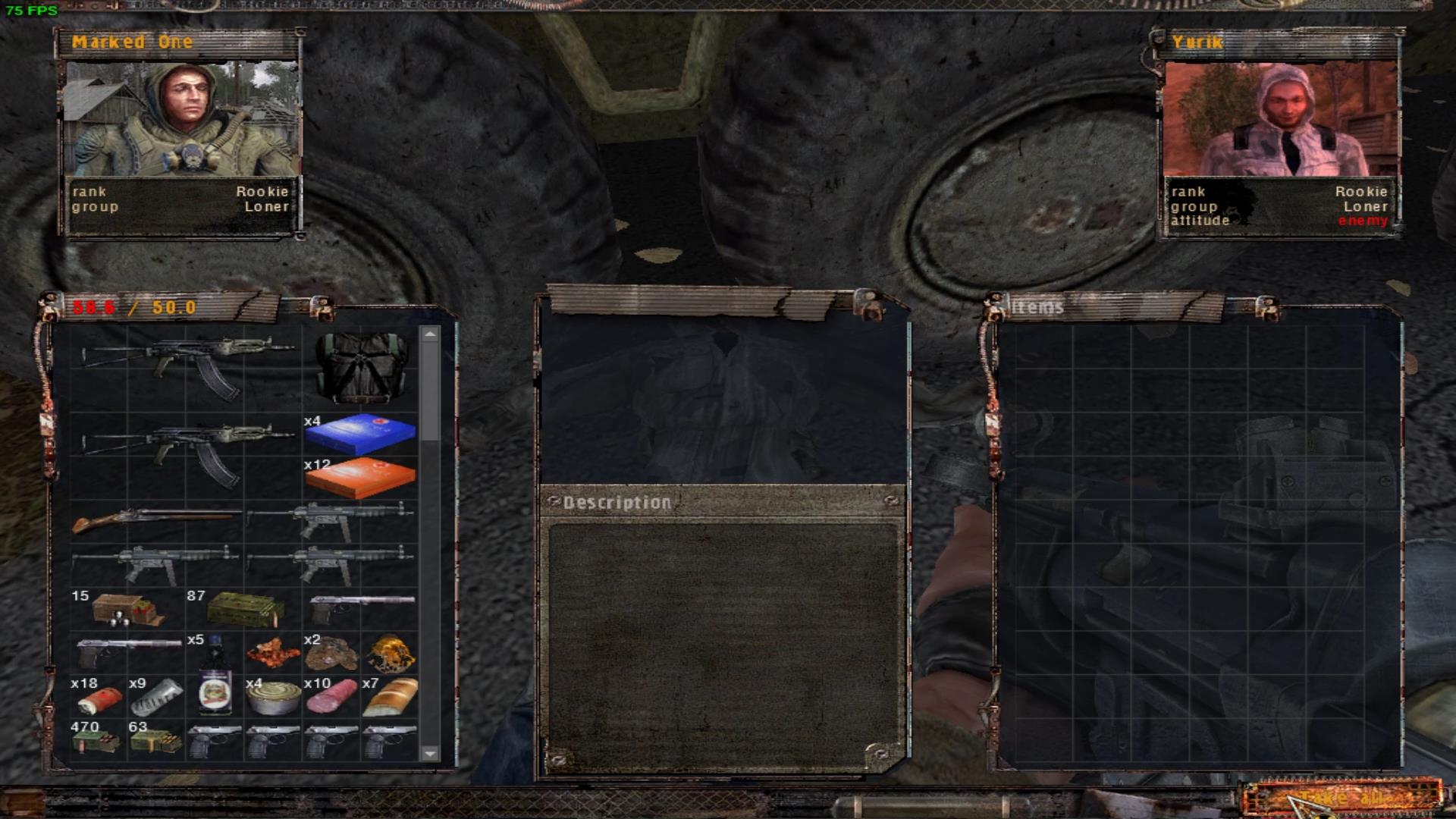
Task: Select the 63-round ammo stack
Action: [x=155, y=739]
